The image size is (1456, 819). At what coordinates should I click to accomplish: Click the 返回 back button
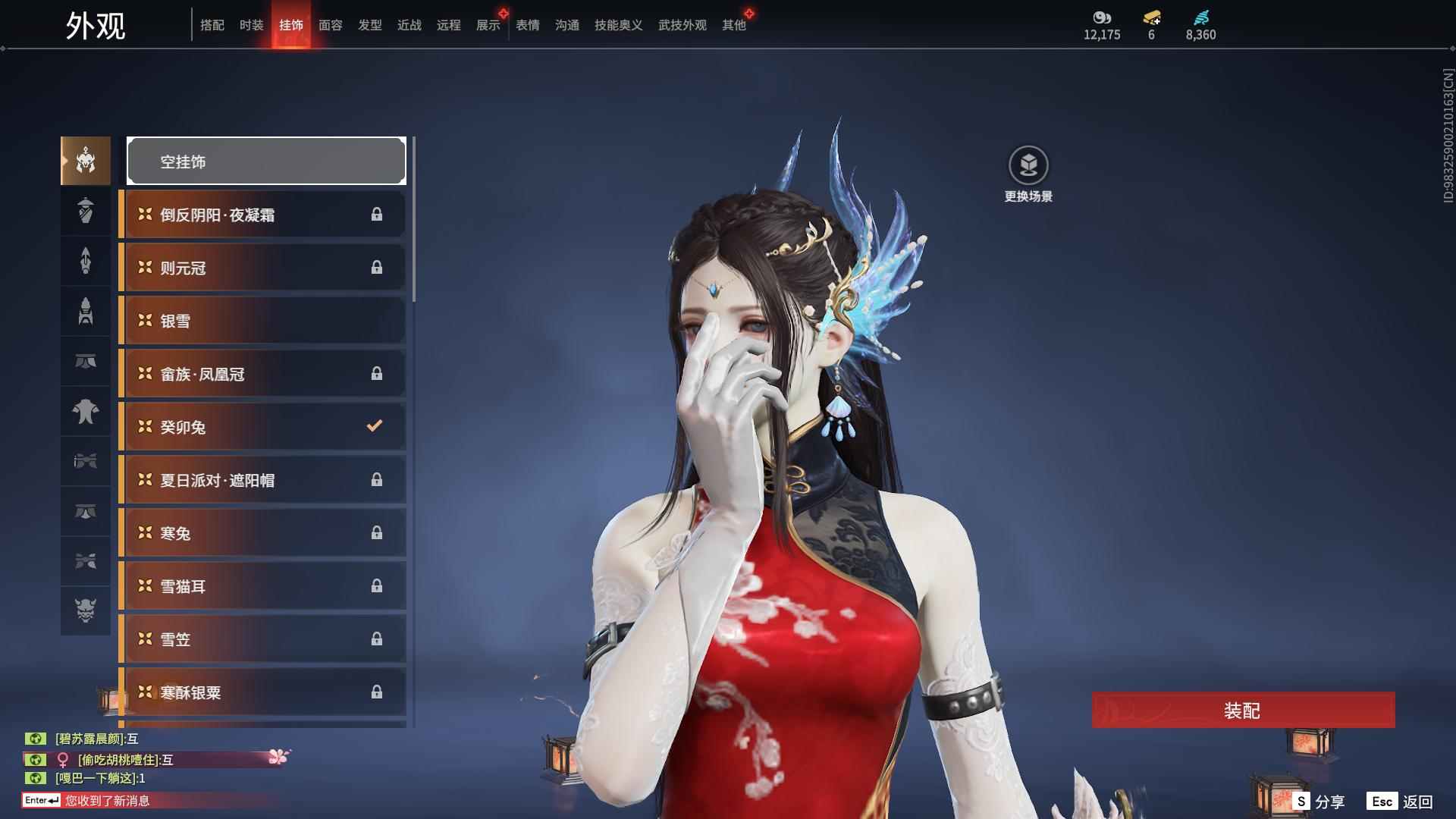pos(1401,802)
